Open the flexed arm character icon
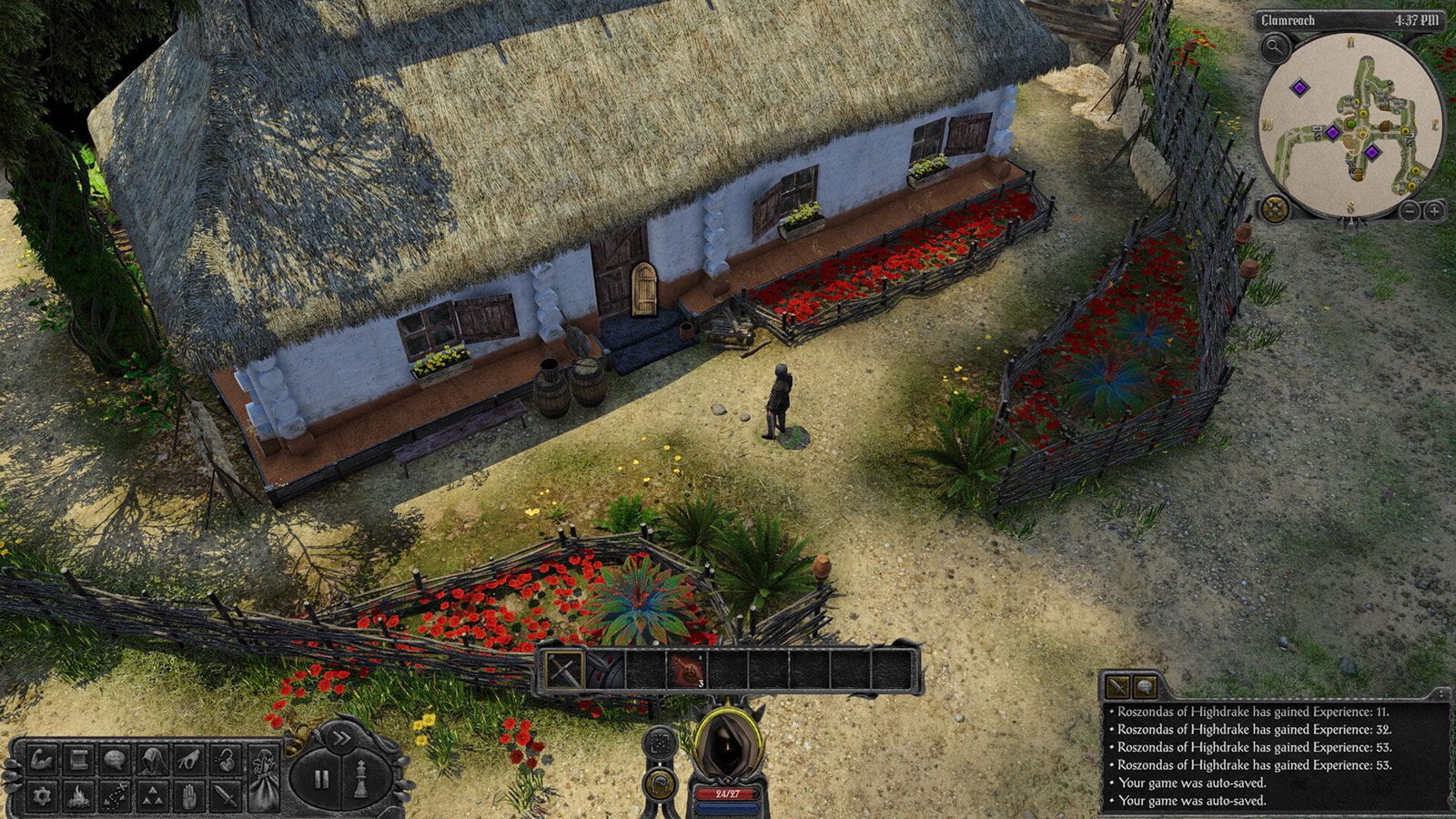 click(42, 759)
